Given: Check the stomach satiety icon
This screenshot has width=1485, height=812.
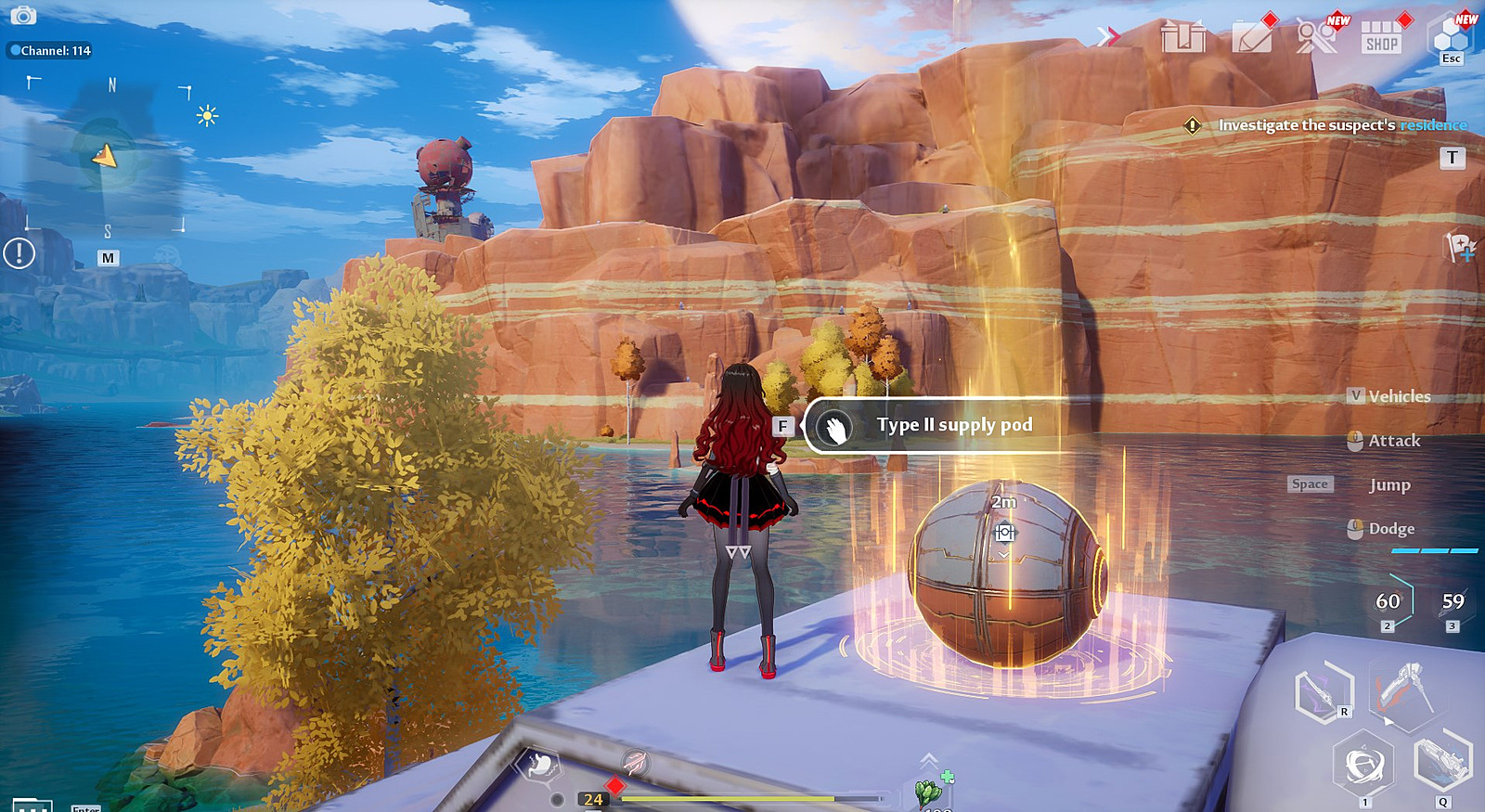Looking at the screenshot, I should click(540, 765).
